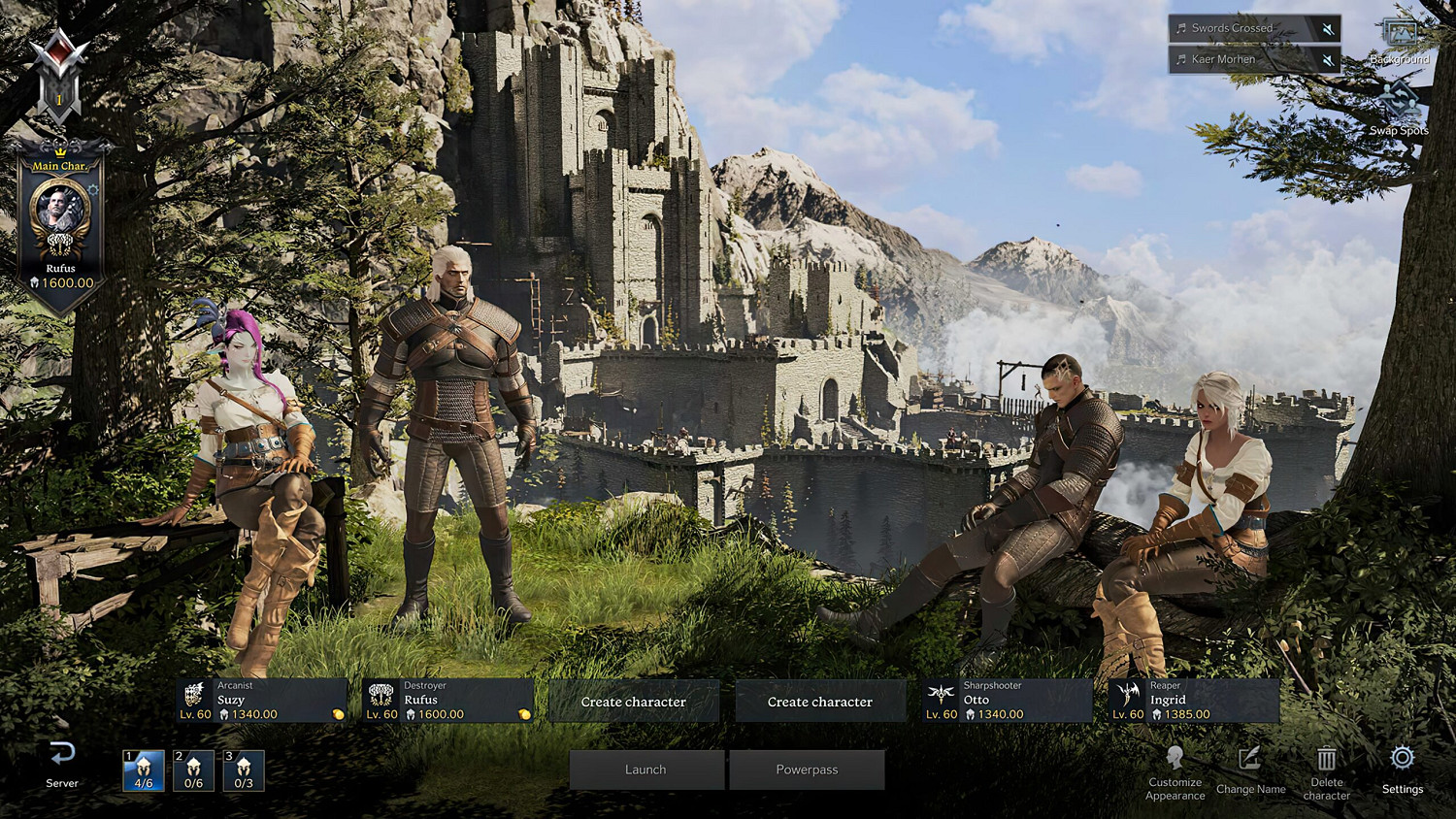Go back to Server selection
Image resolution: width=1456 pixels, height=819 pixels.
pos(62,764)
